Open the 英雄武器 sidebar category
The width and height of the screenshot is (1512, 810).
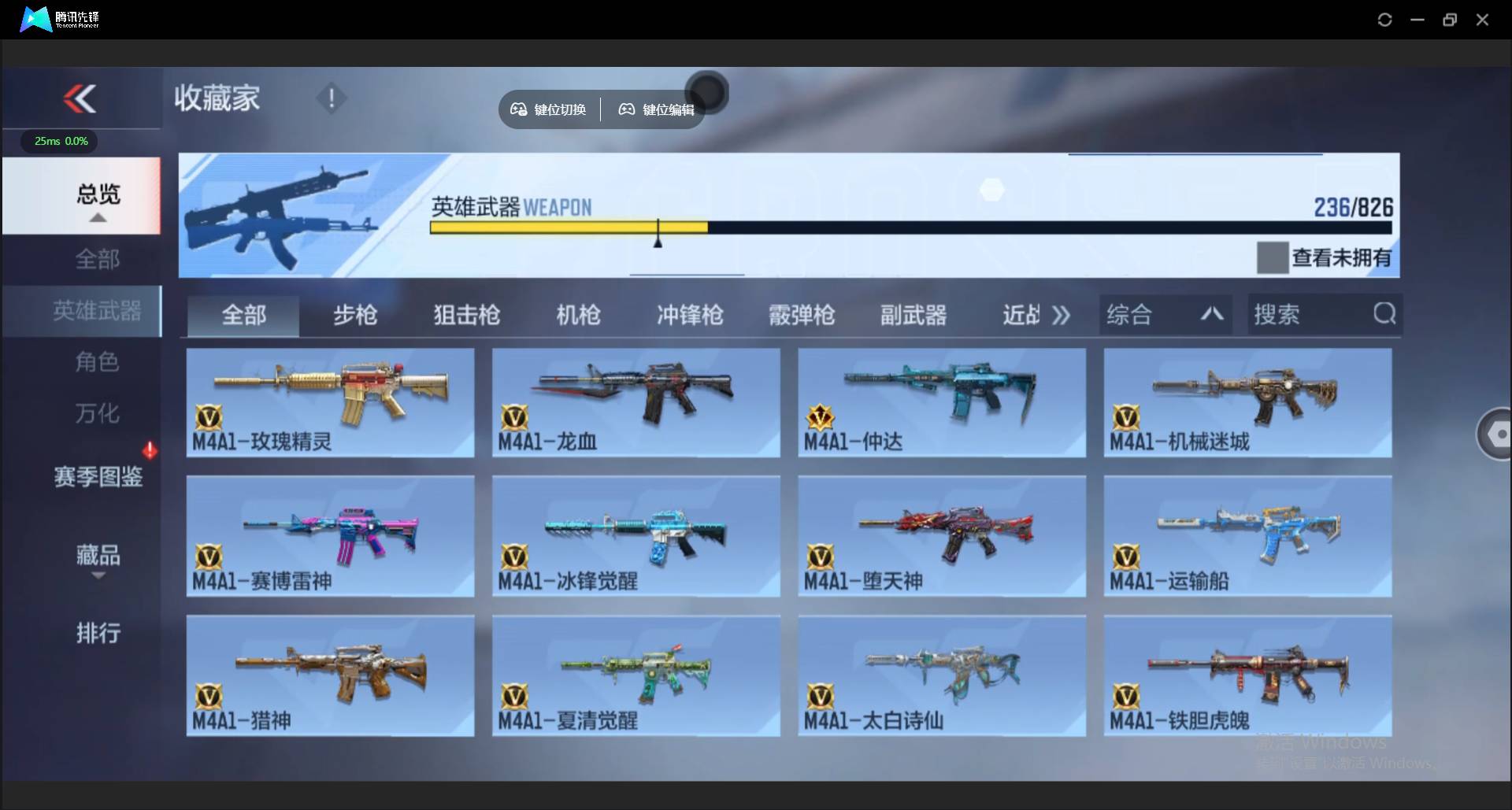click(x=98, y=311)
